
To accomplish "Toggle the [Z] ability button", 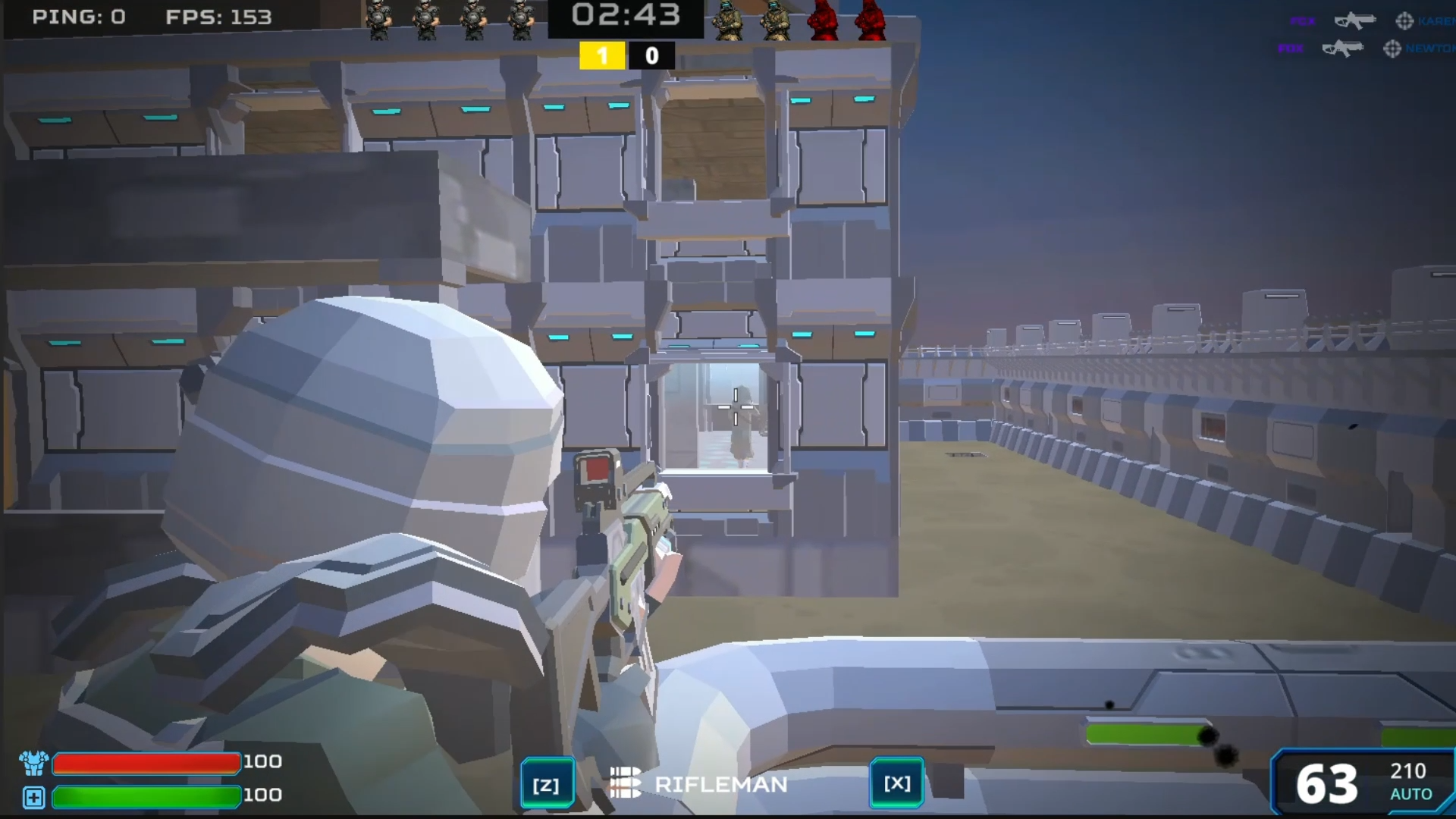I will click(x=548, y=783).
